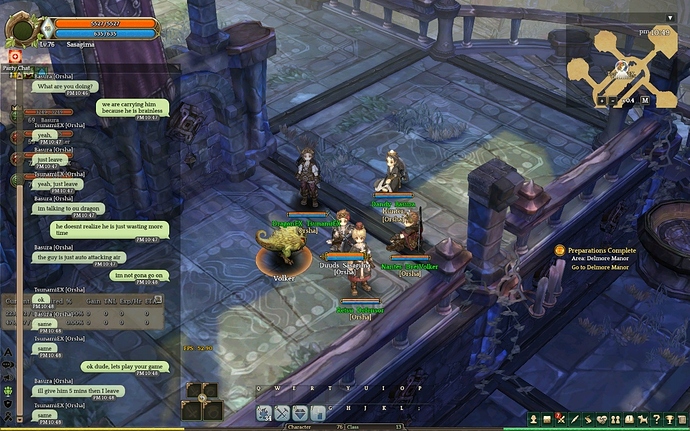Open the character menu icon in bottom toolbar

click(x=534, y=418)
